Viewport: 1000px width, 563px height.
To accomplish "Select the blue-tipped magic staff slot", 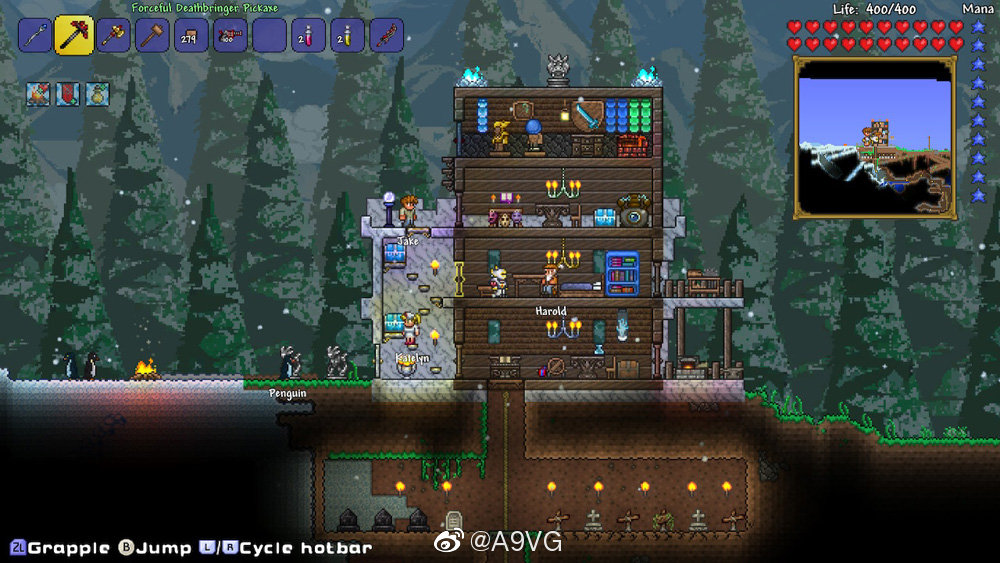I will pyautogui.click(x=34, y=36).
